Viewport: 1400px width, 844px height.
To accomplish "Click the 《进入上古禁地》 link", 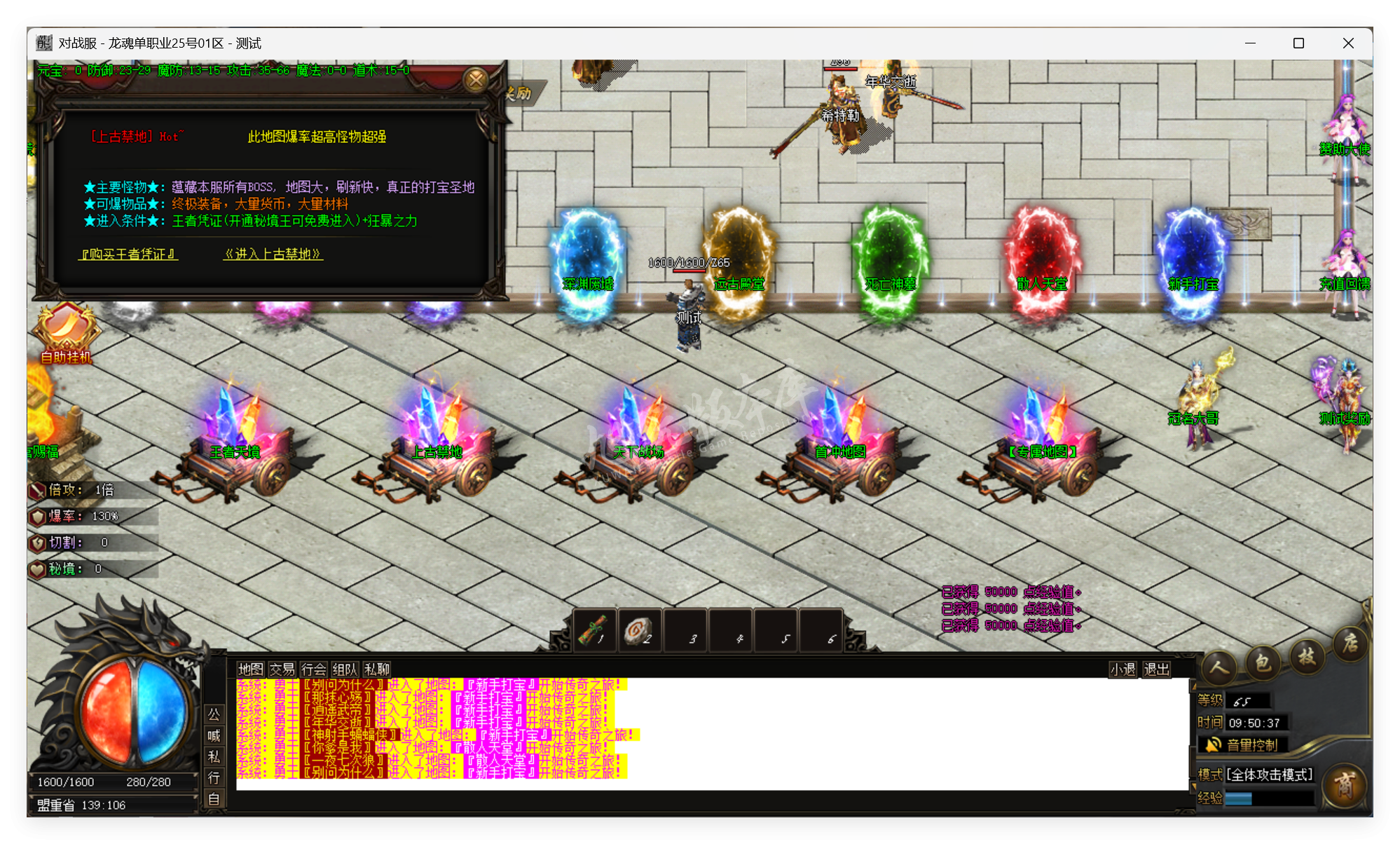I will click(272, 254).
